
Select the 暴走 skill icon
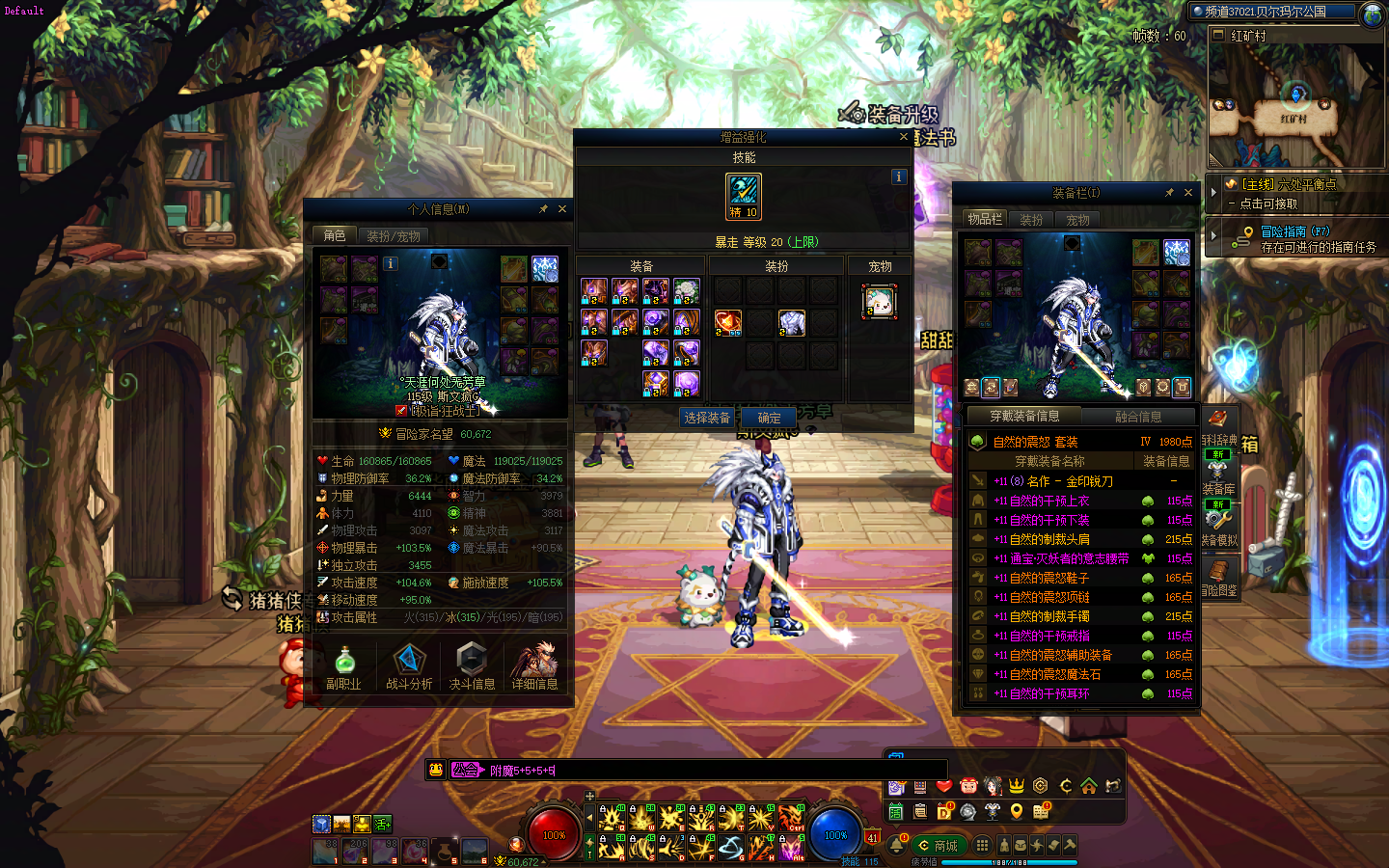[744, 196]
